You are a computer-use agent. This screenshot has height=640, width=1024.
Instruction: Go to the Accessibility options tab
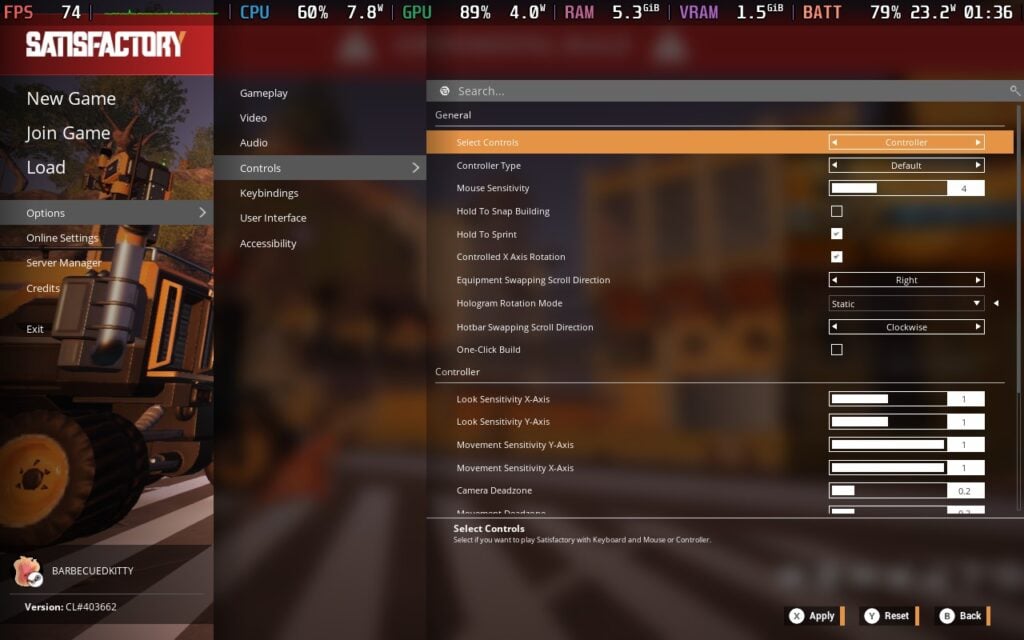[268, 243]
